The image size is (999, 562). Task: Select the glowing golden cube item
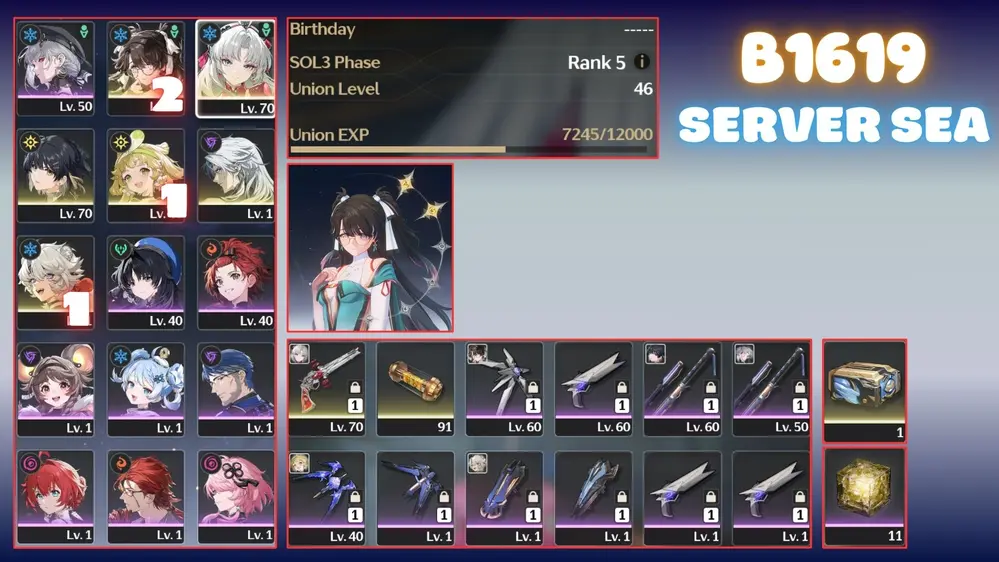864,497
